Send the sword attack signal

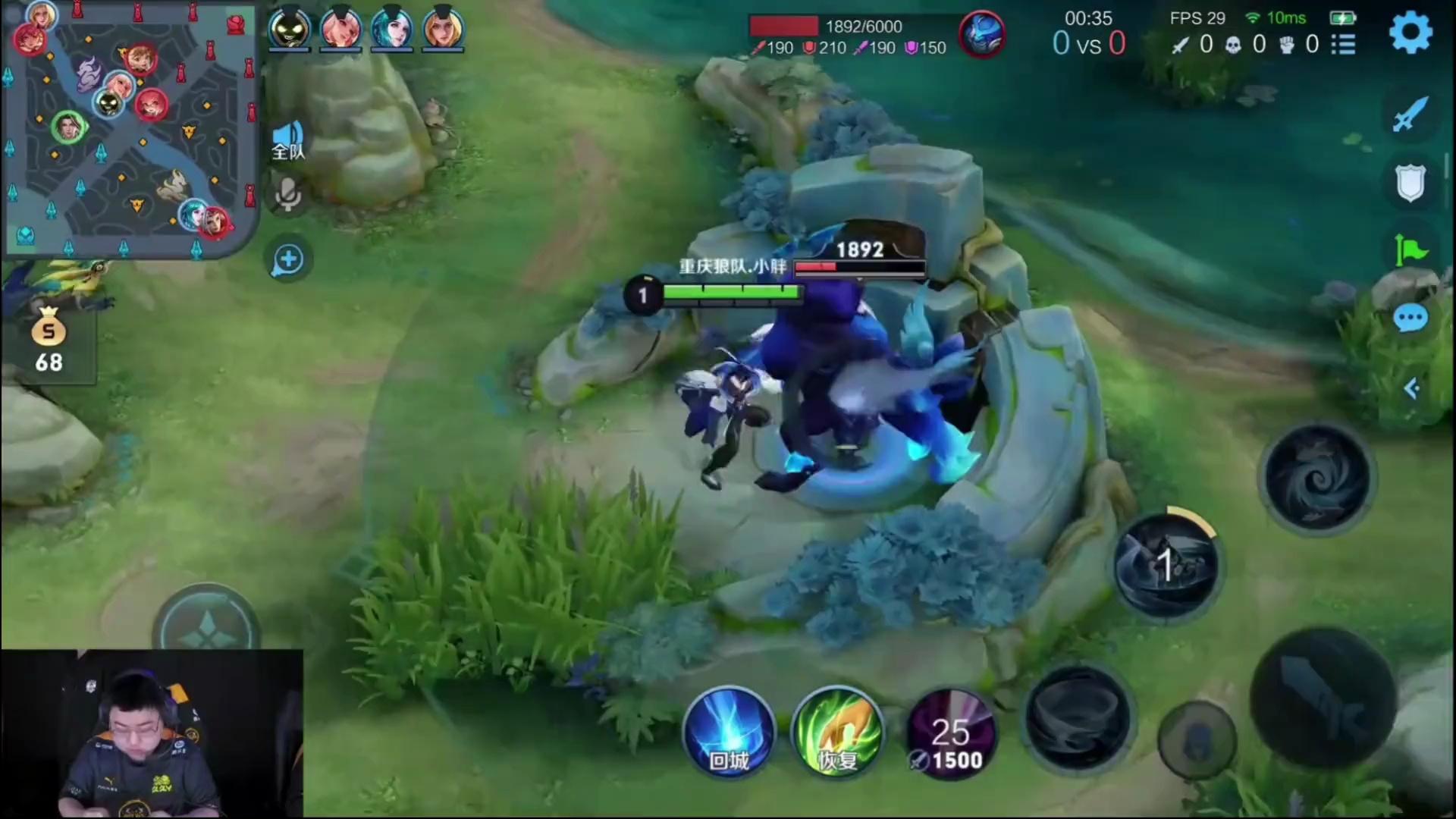coord(1410,115)
